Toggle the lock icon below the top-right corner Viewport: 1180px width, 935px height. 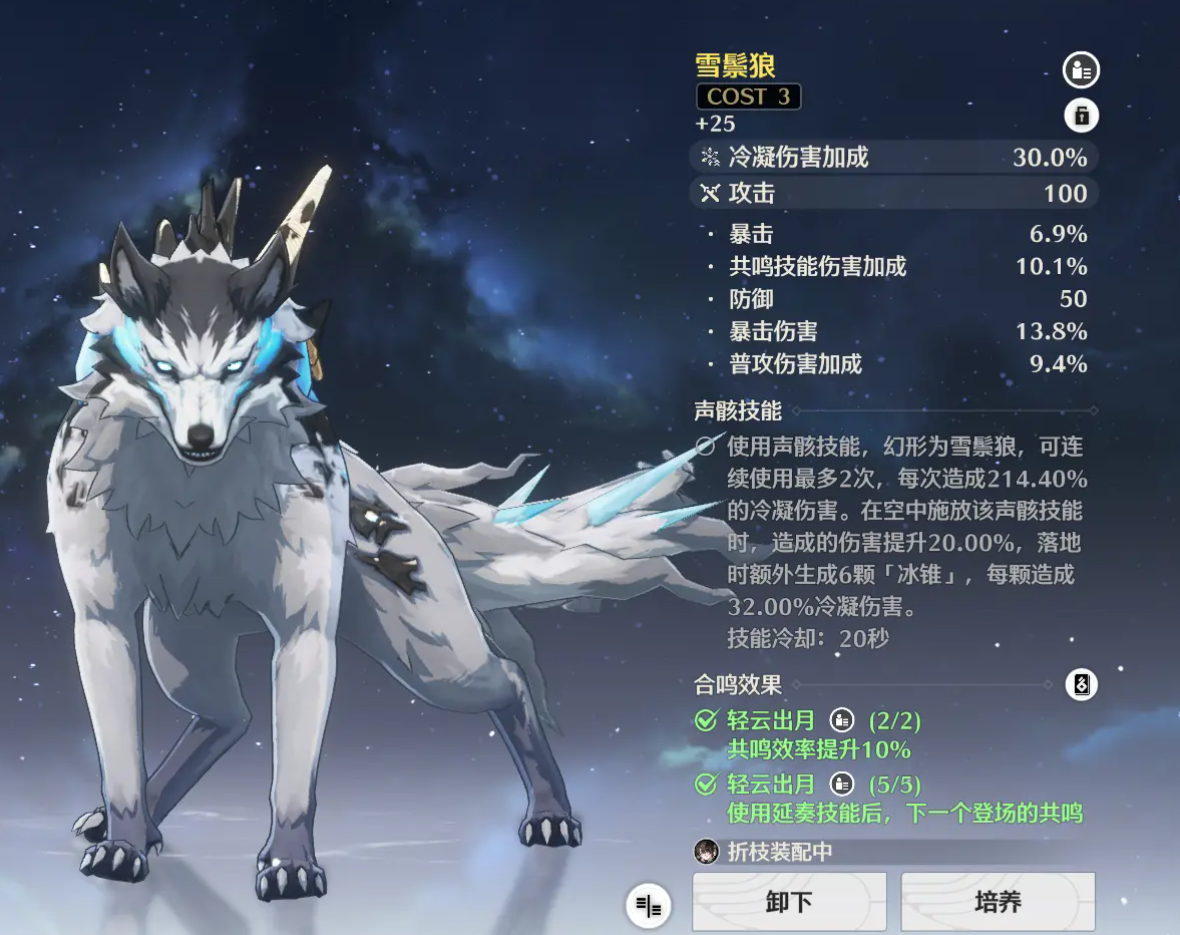[1081, 116]
